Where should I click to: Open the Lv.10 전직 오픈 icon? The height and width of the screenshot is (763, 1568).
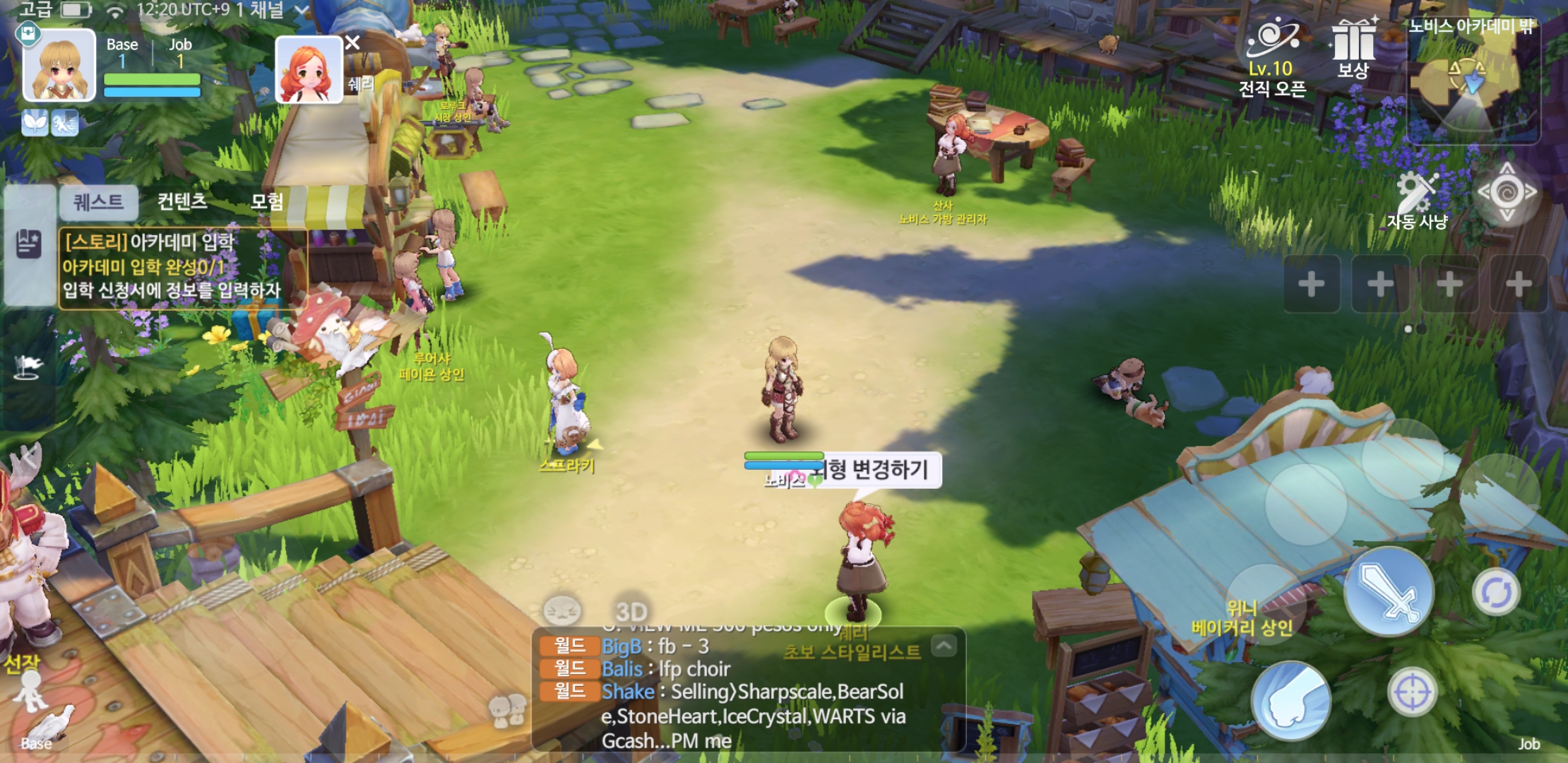1272,57
